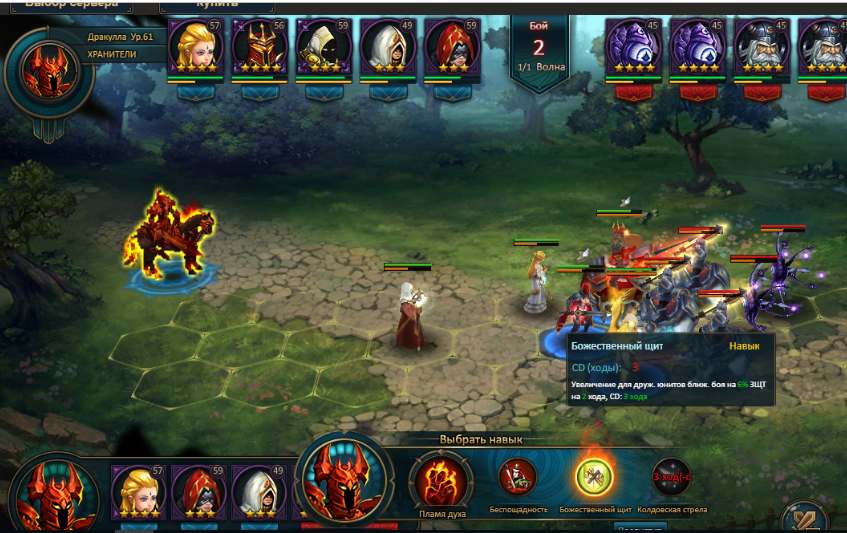Open the Купить button

coord(216,5)
